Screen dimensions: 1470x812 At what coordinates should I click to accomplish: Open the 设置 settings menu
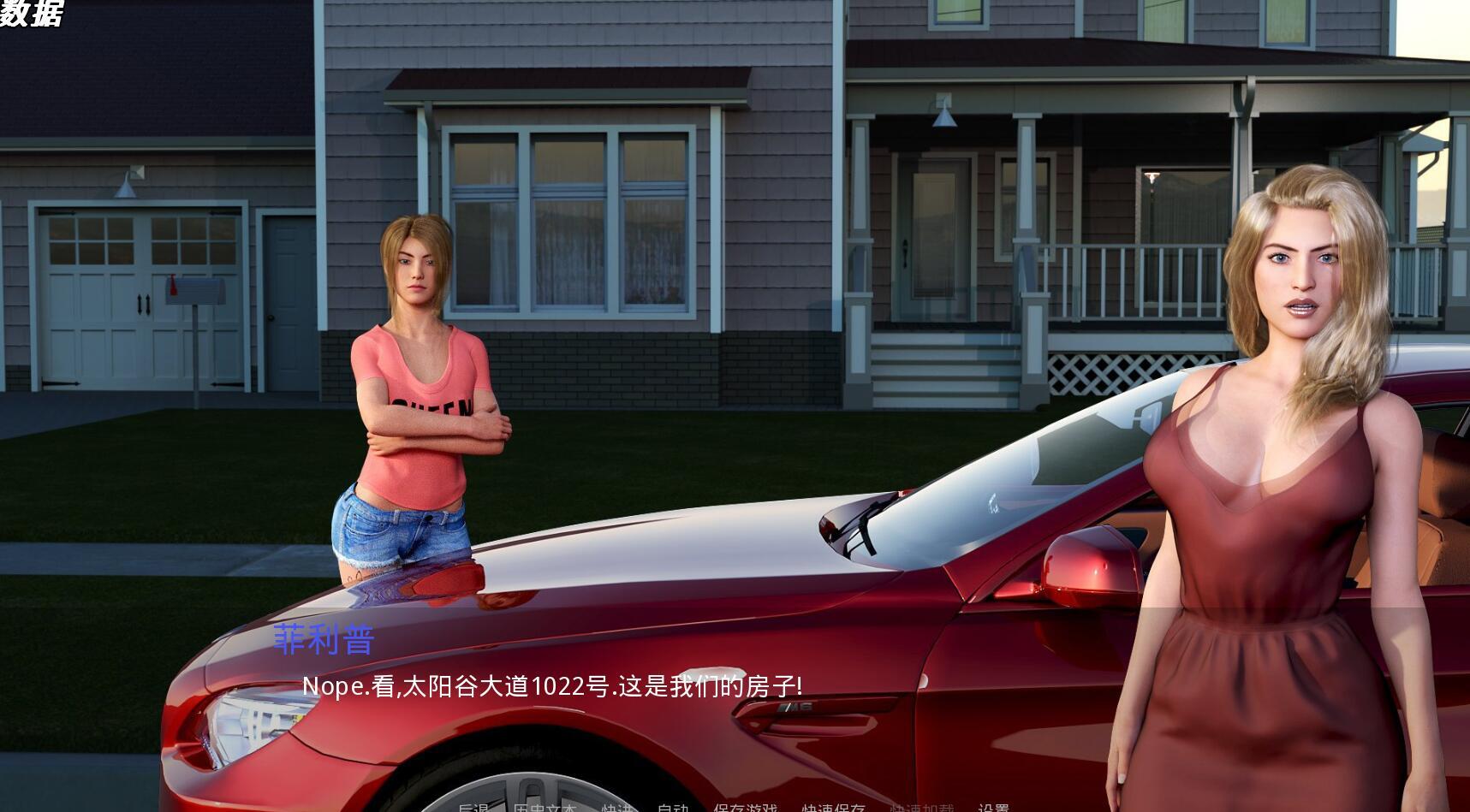(x=993, y=807)
